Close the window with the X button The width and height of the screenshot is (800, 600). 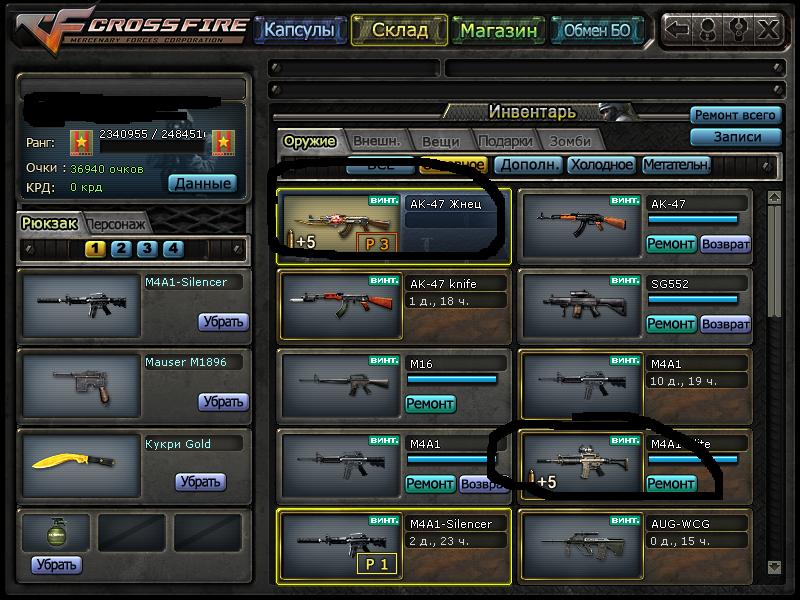pyautogui.click(x=767, y=29)
